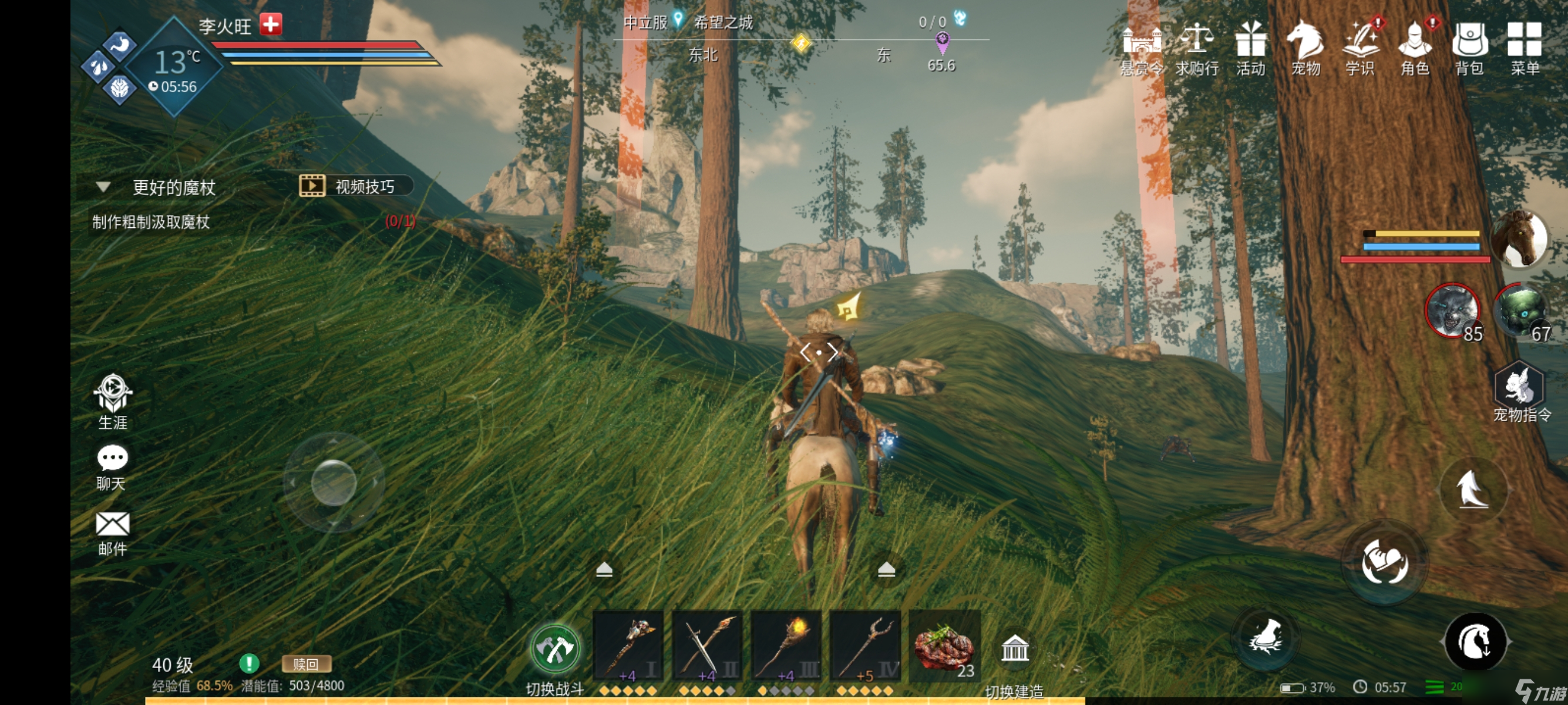Select the horse mount portrait
This screenshot has height=705, width=1568.
[x=1519, y=239]
